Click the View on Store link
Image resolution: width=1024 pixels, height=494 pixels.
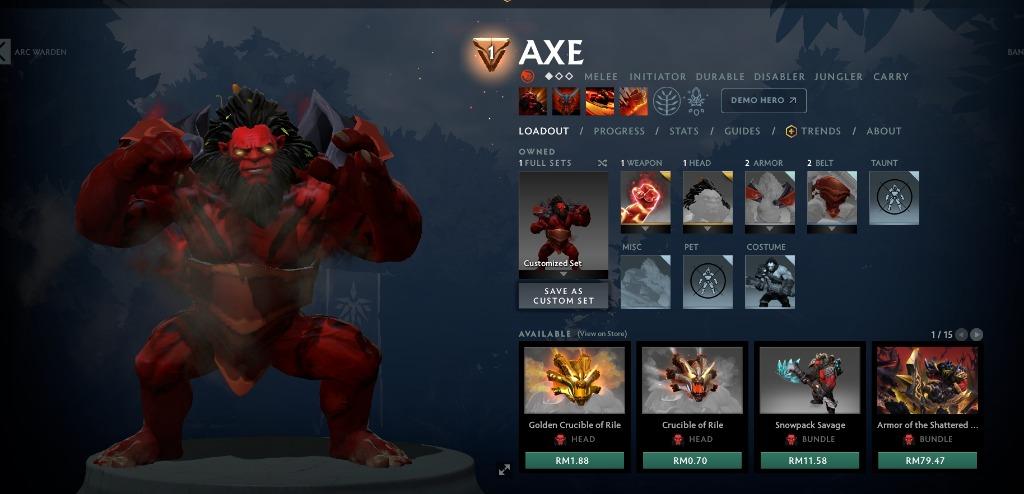602,334
